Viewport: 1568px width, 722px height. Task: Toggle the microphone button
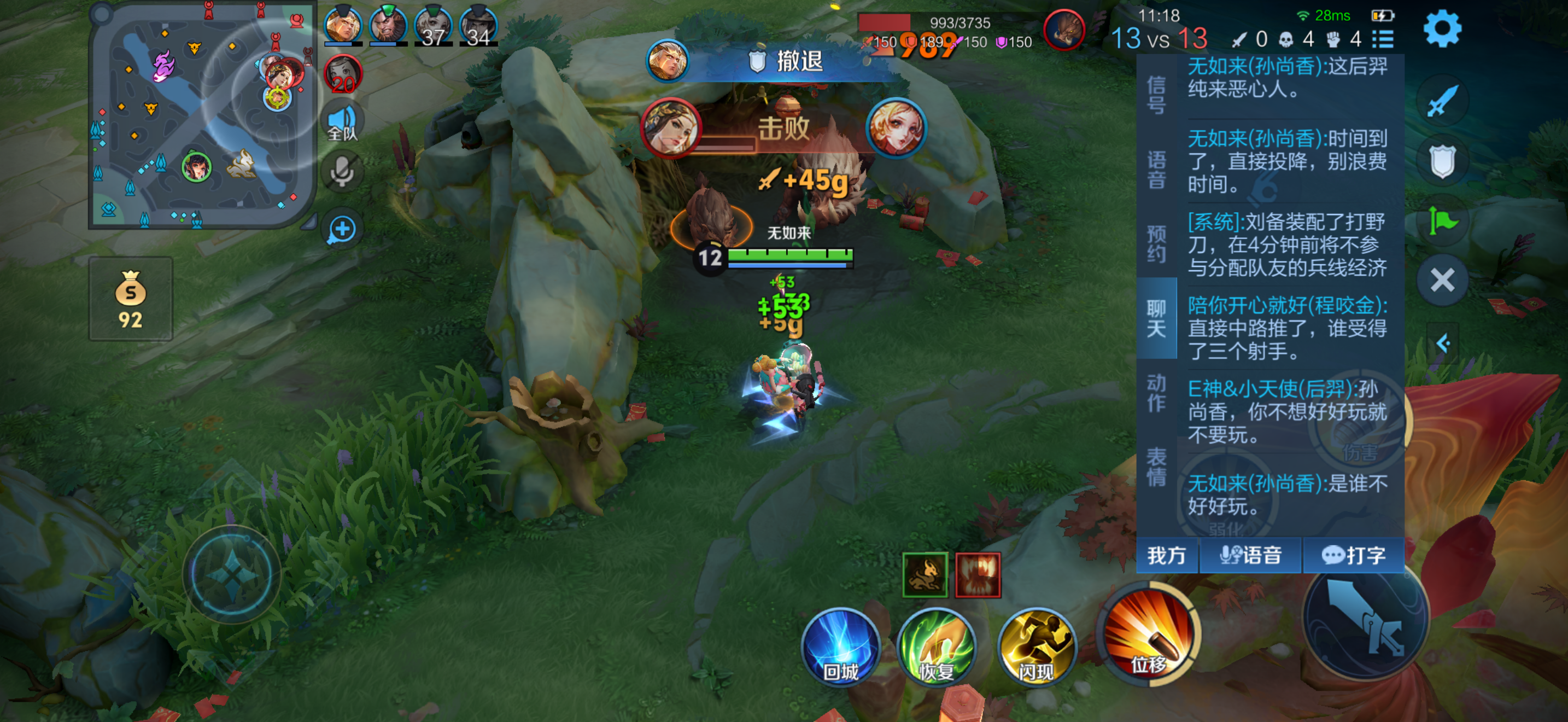[342, 172]
